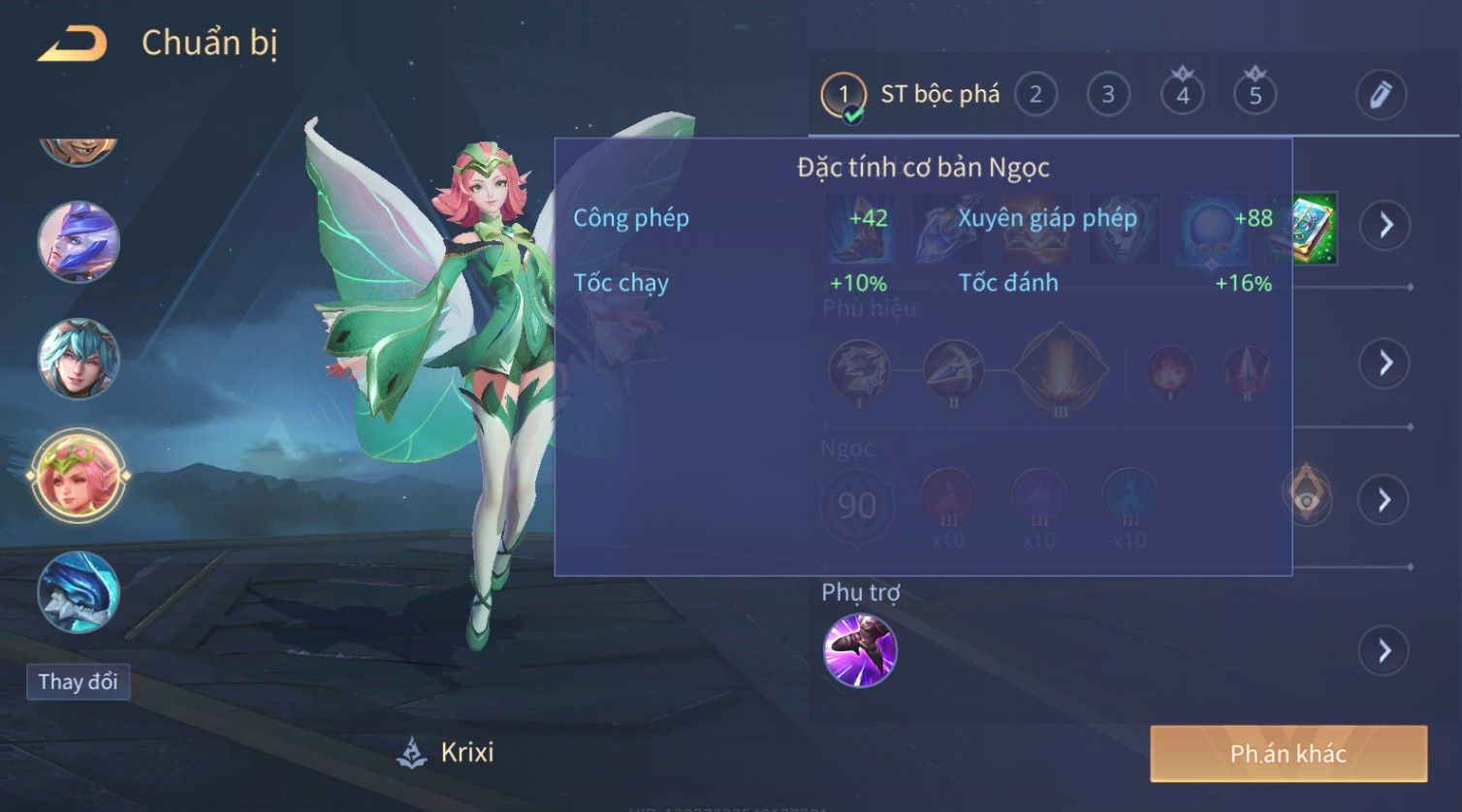
Task: Select the ST bộc phá build preset
Action: pyautogui.click(x=911, y=95)
